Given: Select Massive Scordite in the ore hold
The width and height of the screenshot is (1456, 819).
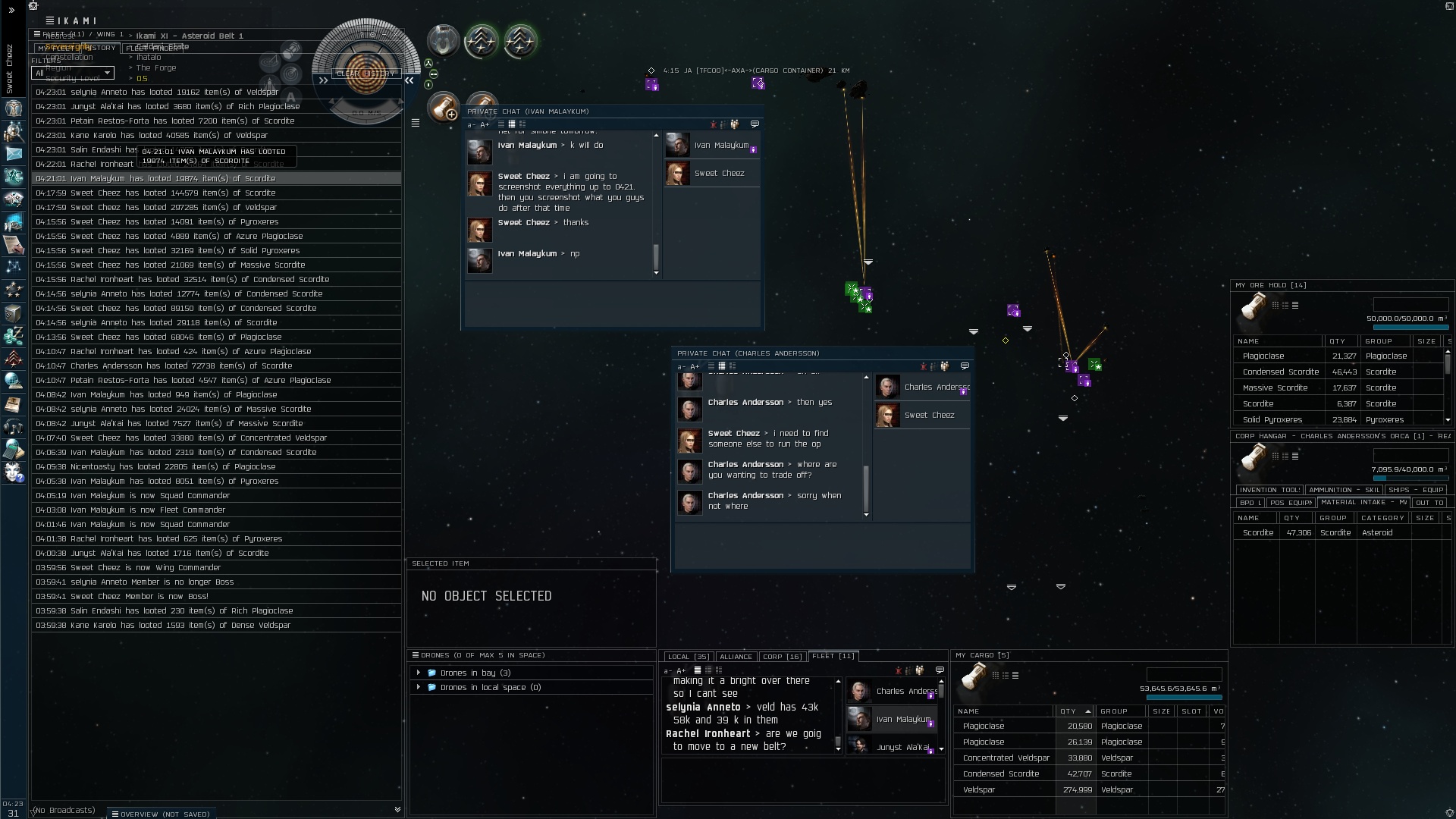Looking at the screenshot, I should (x=1275, y=388).
